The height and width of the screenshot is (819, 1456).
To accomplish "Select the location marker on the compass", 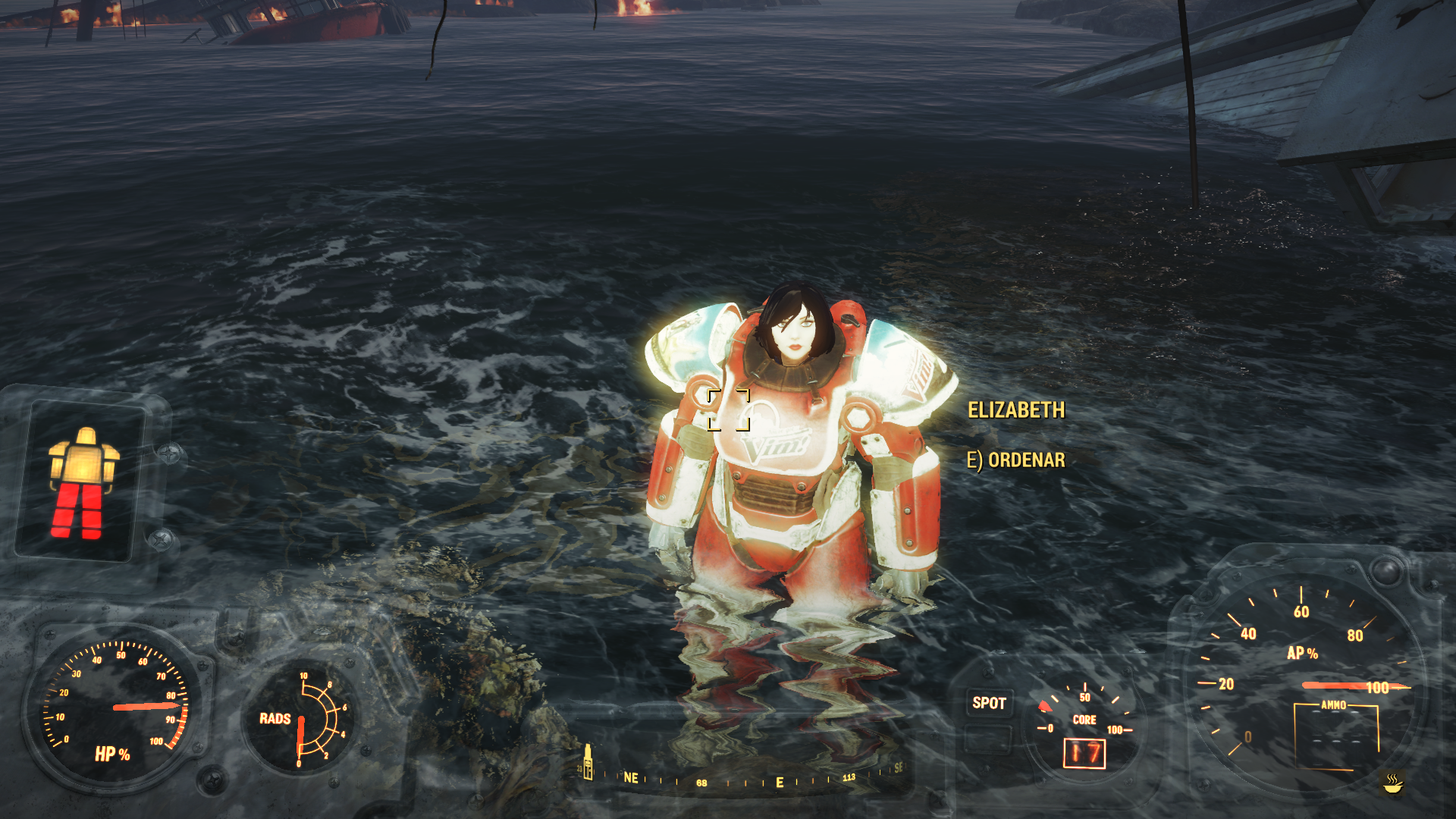I will [x=587, y=761].
